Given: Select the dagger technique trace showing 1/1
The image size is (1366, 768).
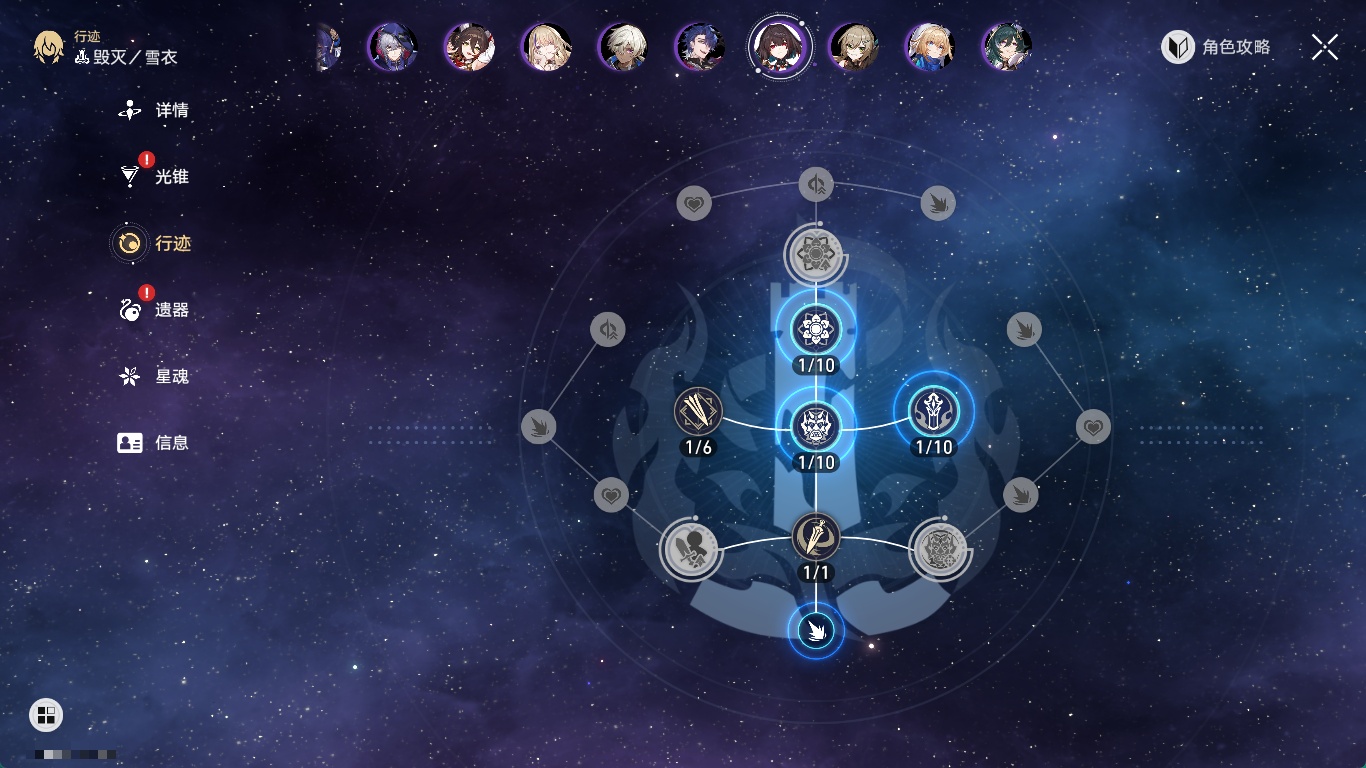Looking at the screenshot, I should pyautogui.click(x=816, y=537).
